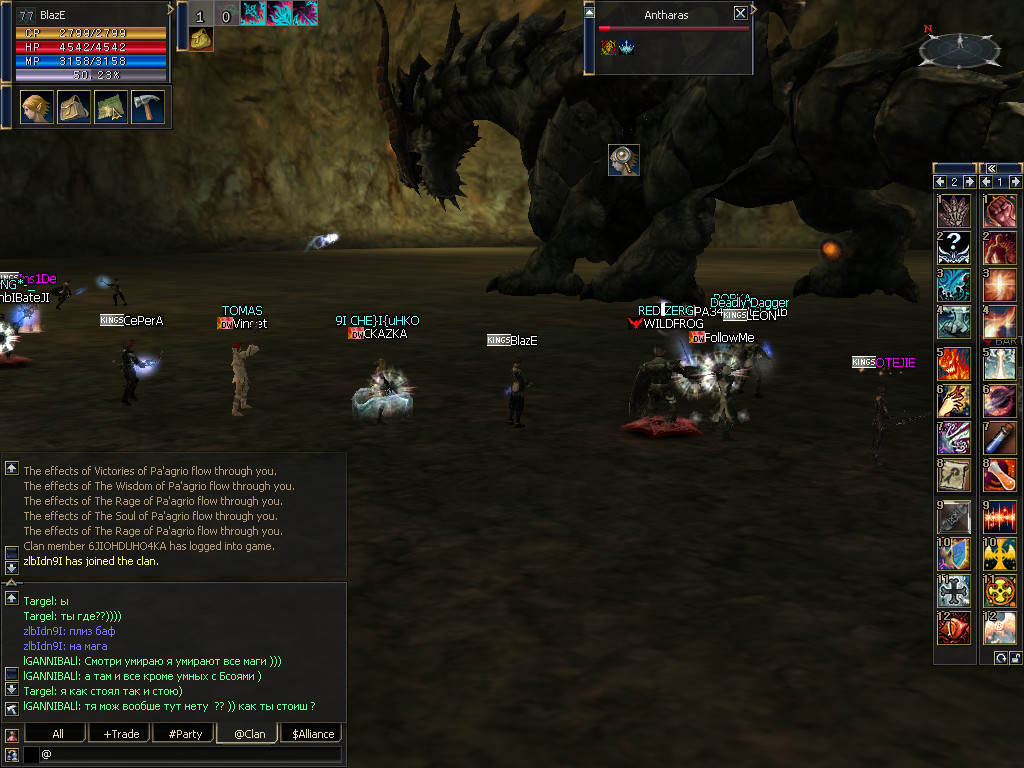Switch chat to the All tab
Image resolution: width=1024 pixels, height=768 pixels.
tap(58, 733)
